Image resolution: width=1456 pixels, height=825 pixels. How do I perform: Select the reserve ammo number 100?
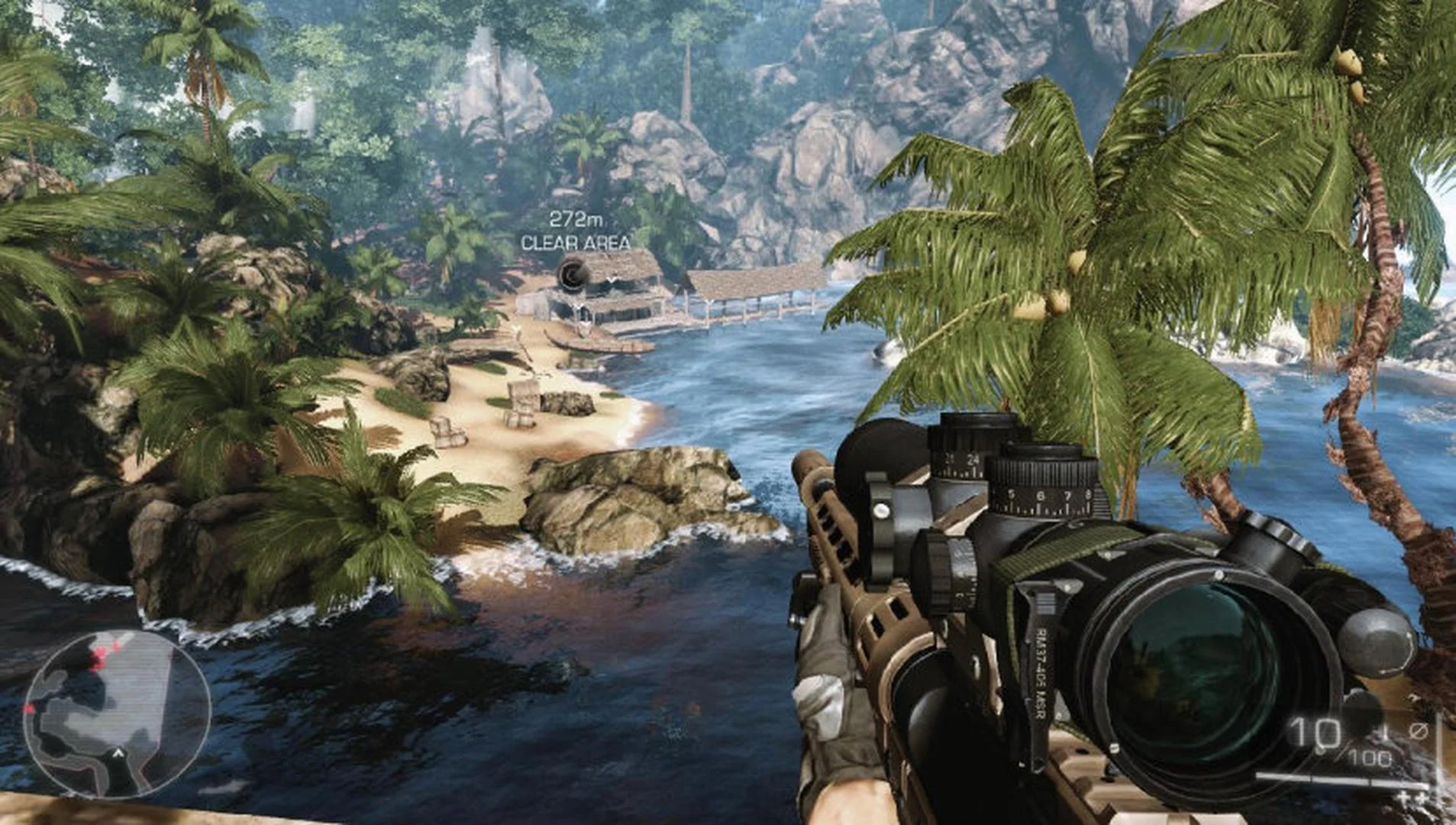[x=1370, y=757]
